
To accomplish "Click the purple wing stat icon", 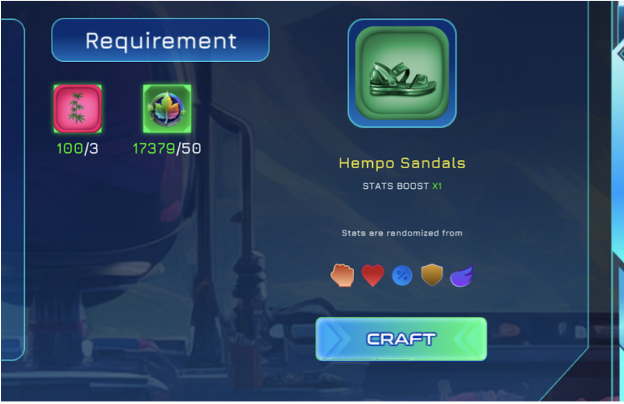I will (460, 275).
